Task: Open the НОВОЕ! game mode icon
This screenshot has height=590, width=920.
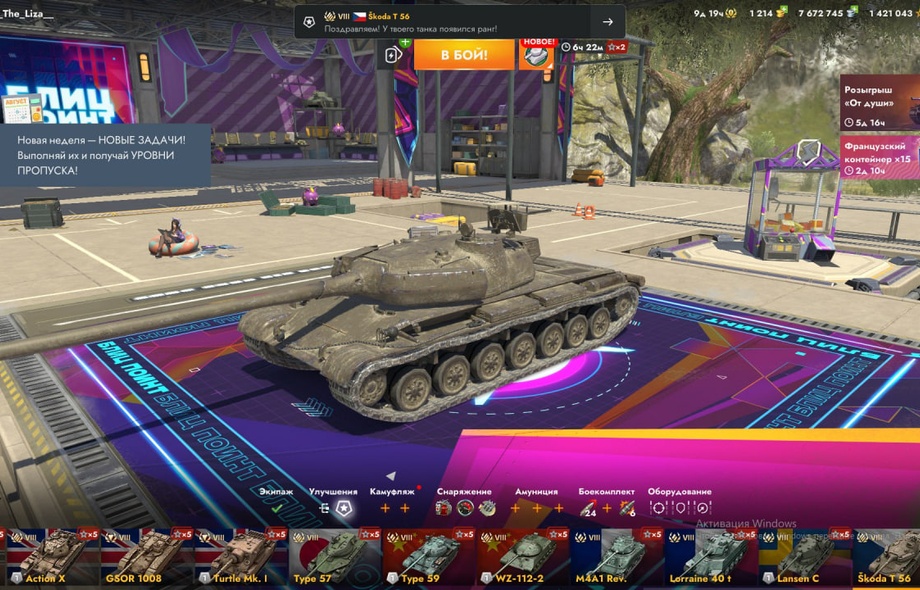Action: (x=537, y=54)
